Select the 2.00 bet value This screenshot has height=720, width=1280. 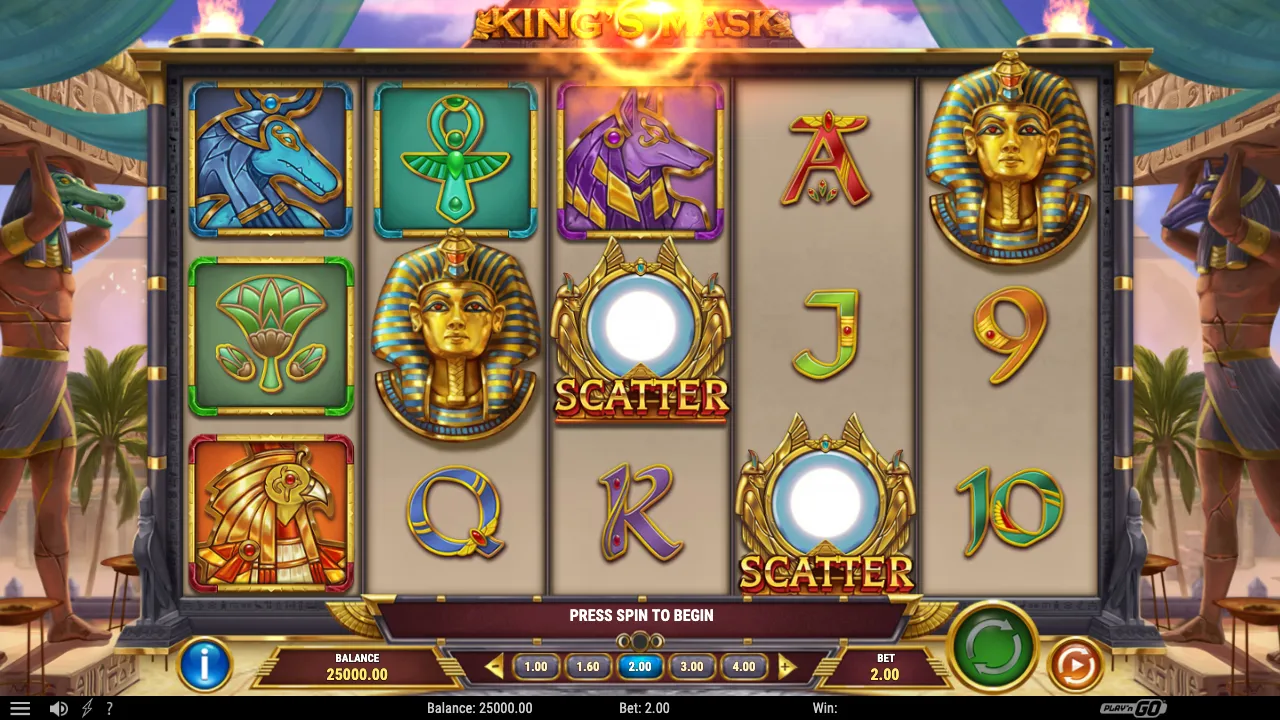(x=640, y=666)
